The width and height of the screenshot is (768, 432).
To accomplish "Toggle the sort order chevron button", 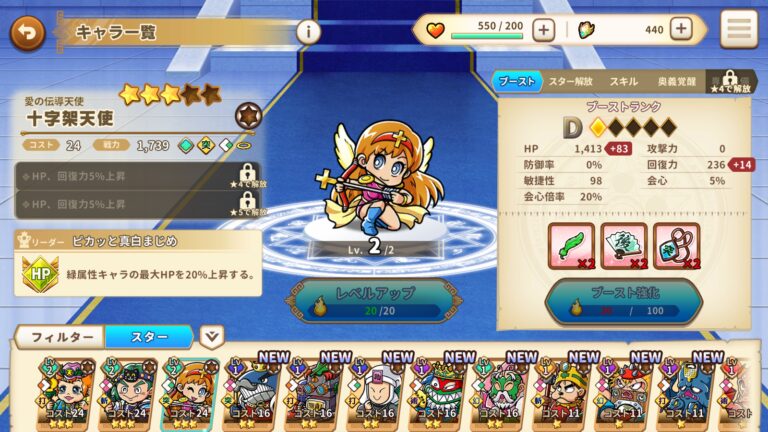I will click(212, 337).
